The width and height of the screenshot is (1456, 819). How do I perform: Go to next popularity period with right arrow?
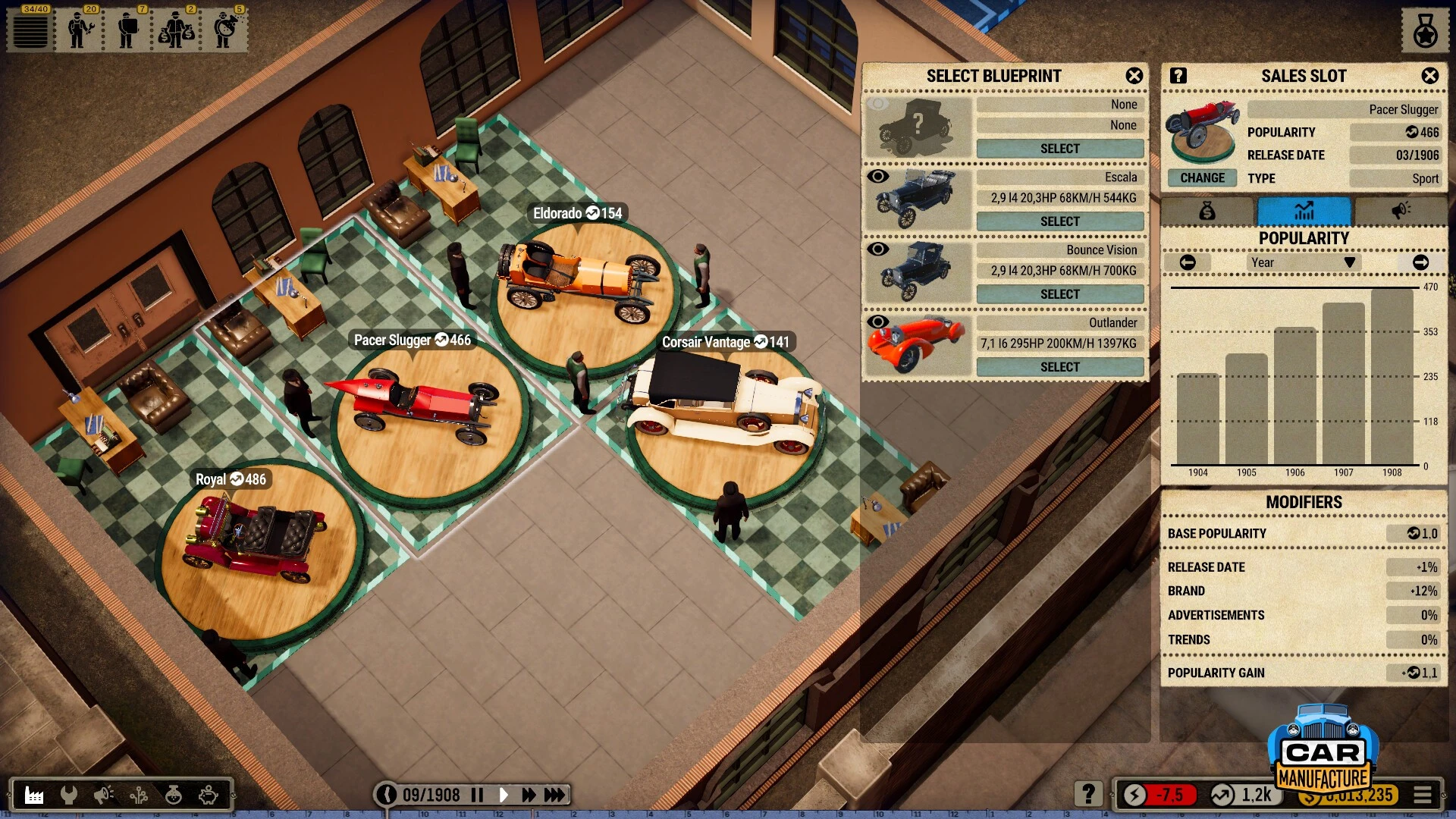tap(1420, 262)
